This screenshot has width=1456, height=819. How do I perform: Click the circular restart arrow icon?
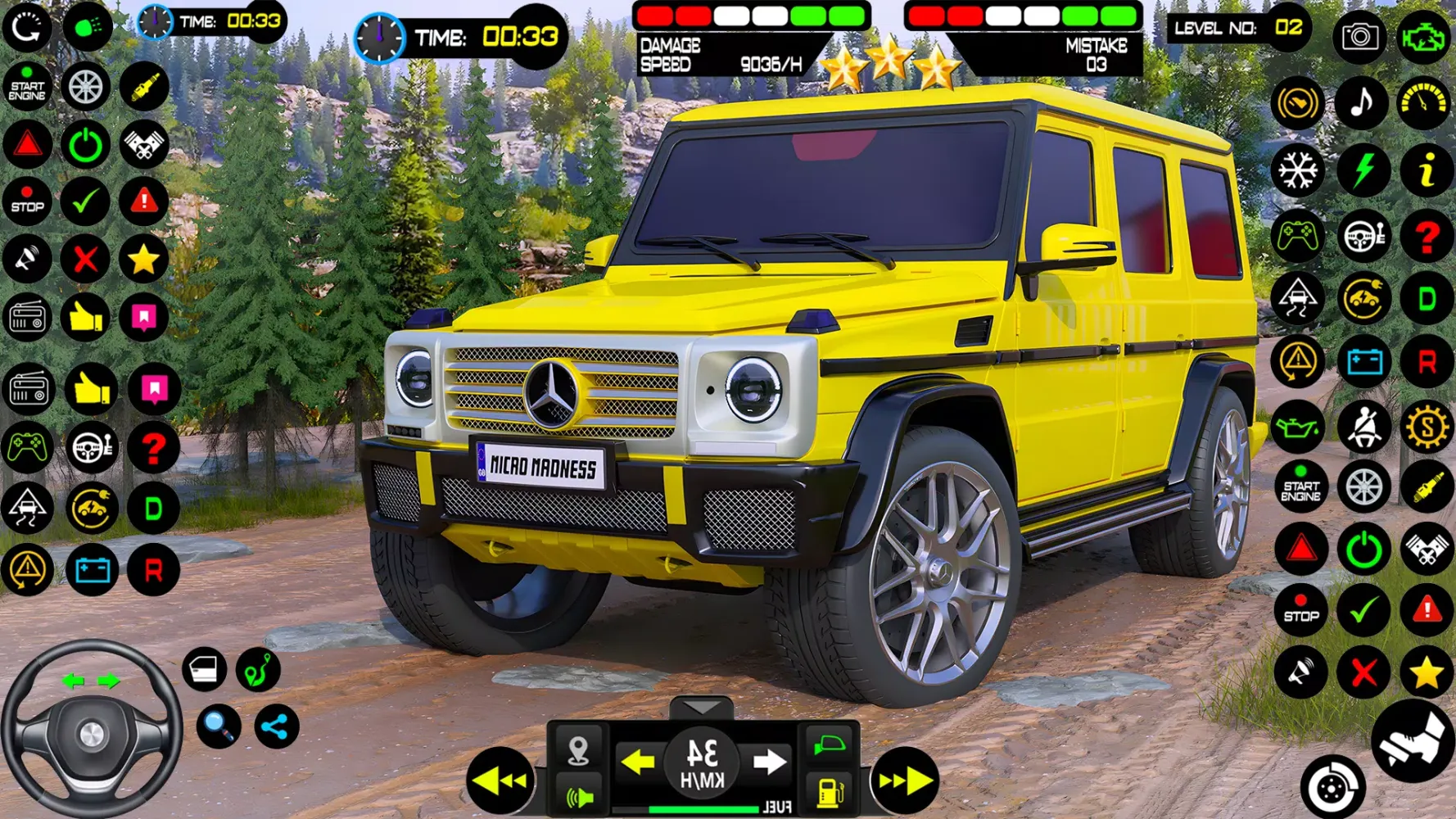[x=27, y=27]
